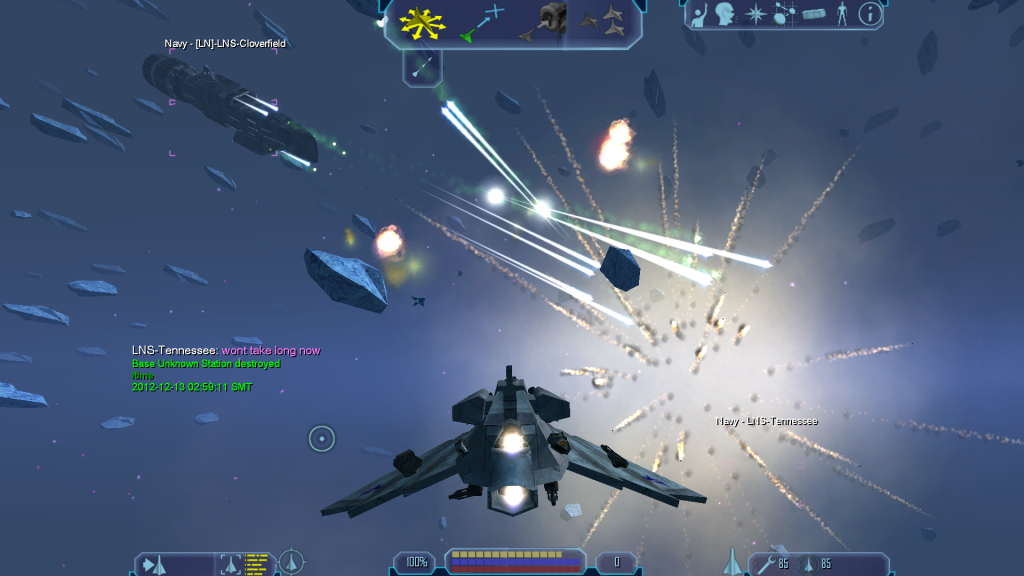Open the talking head chat icon
Viewport: 1024px width, 576px height.
[x=725, y=14]
